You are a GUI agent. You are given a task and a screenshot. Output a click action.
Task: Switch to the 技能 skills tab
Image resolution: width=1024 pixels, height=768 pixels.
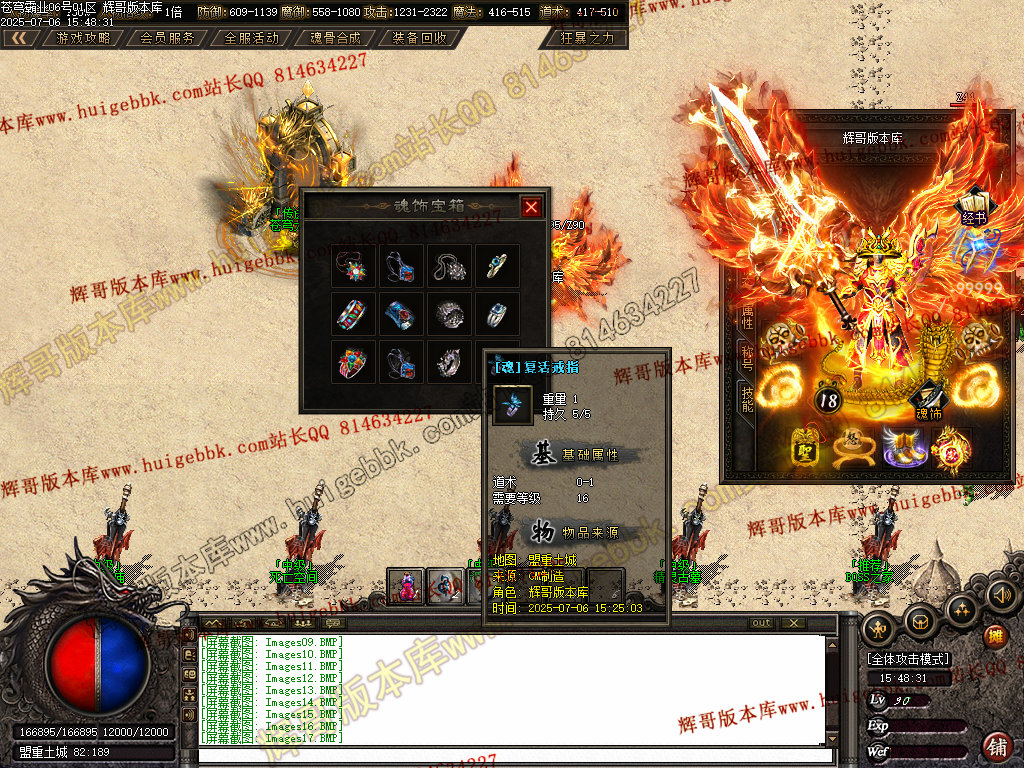point(747,397)
